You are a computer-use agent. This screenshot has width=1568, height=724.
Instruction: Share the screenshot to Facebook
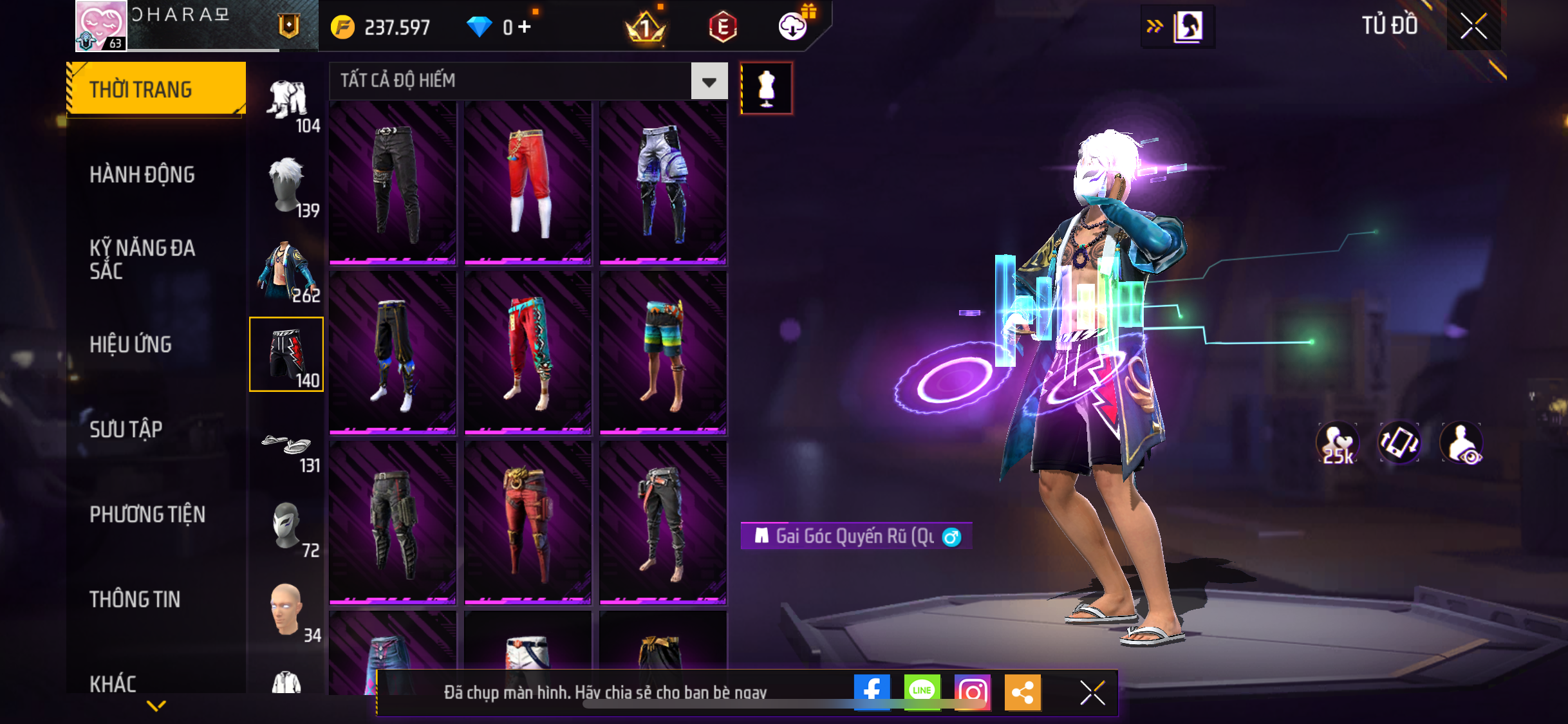pos(872,692)
